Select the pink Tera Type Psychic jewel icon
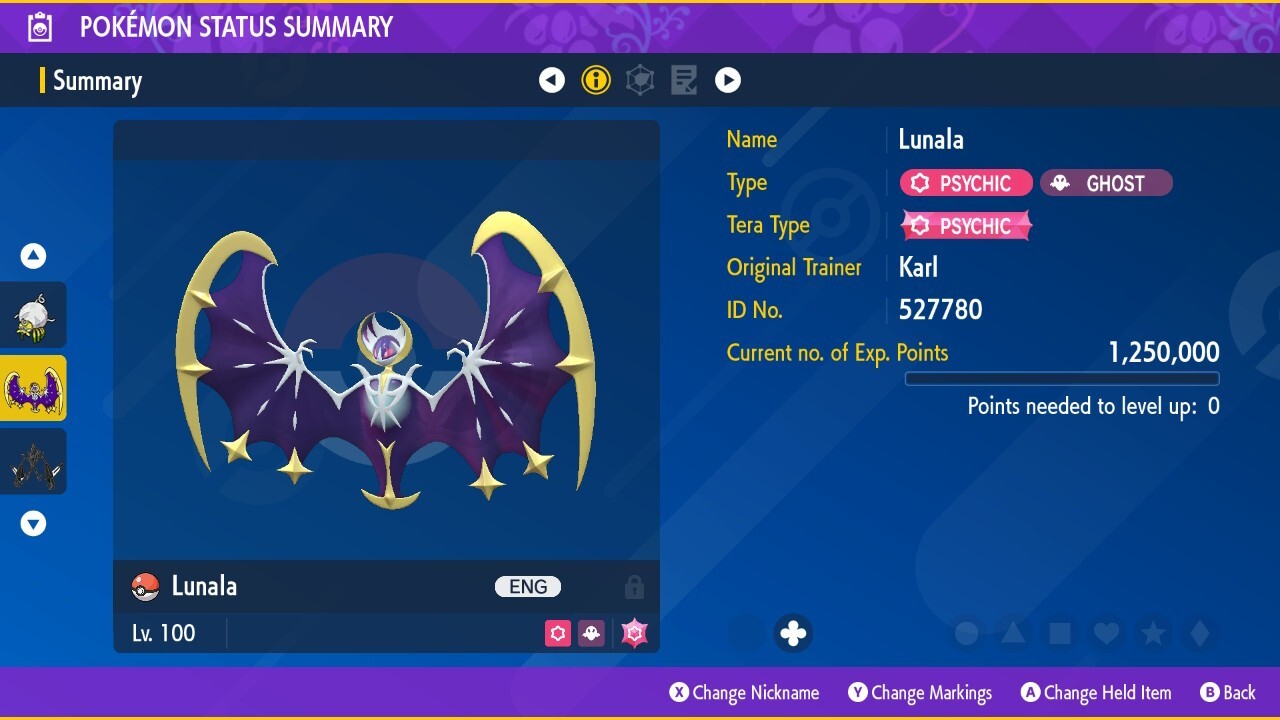Image resolution: width=1280 pixels, height=720 pixels. 966,225
